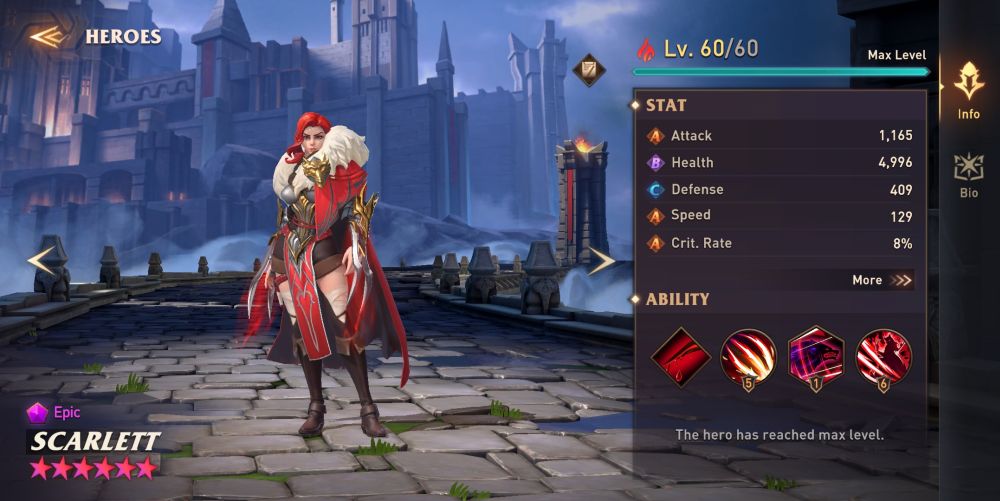Go back using the Heroes arrow

point(47,37)
